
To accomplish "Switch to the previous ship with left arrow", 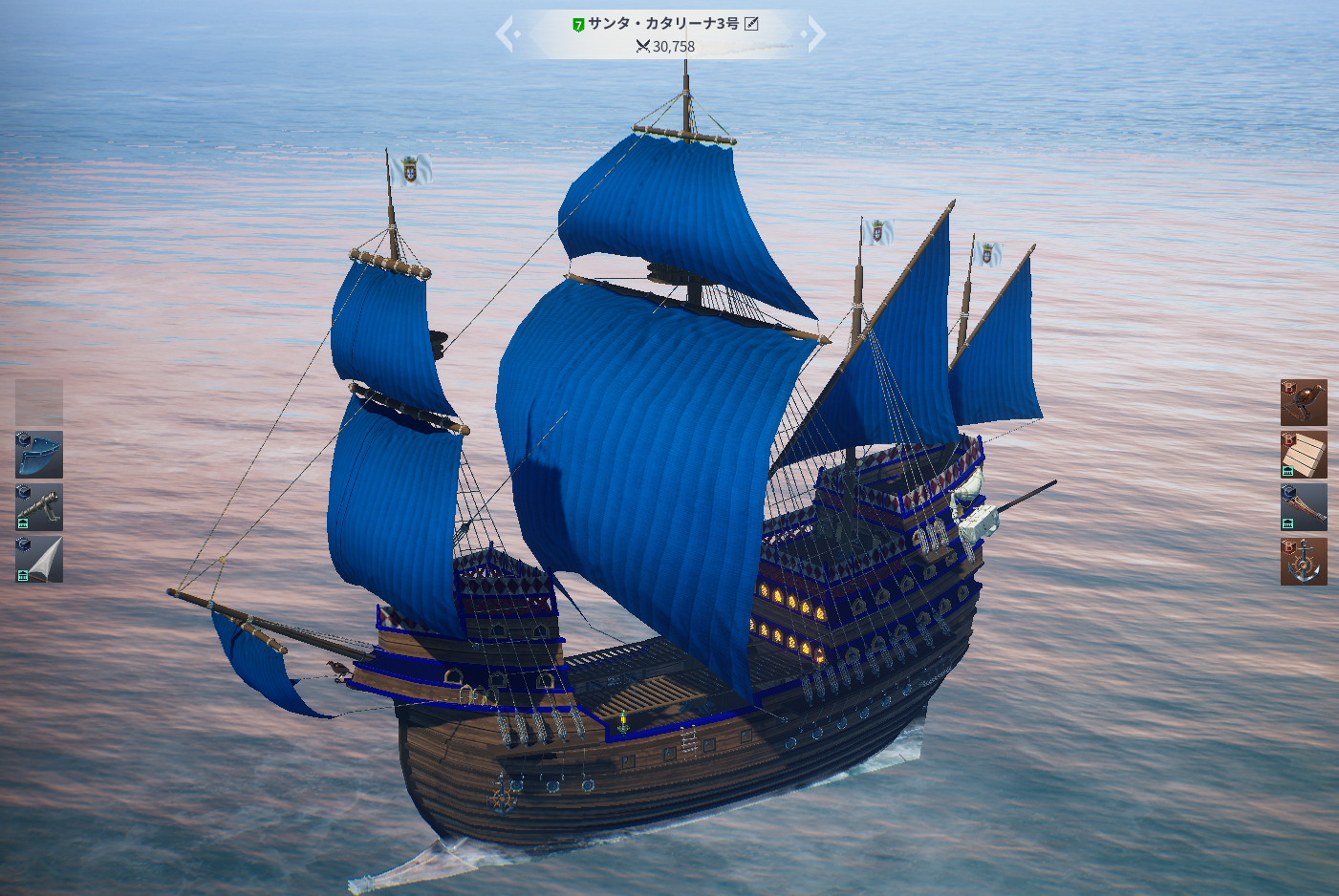I will [x=507, y=34].
